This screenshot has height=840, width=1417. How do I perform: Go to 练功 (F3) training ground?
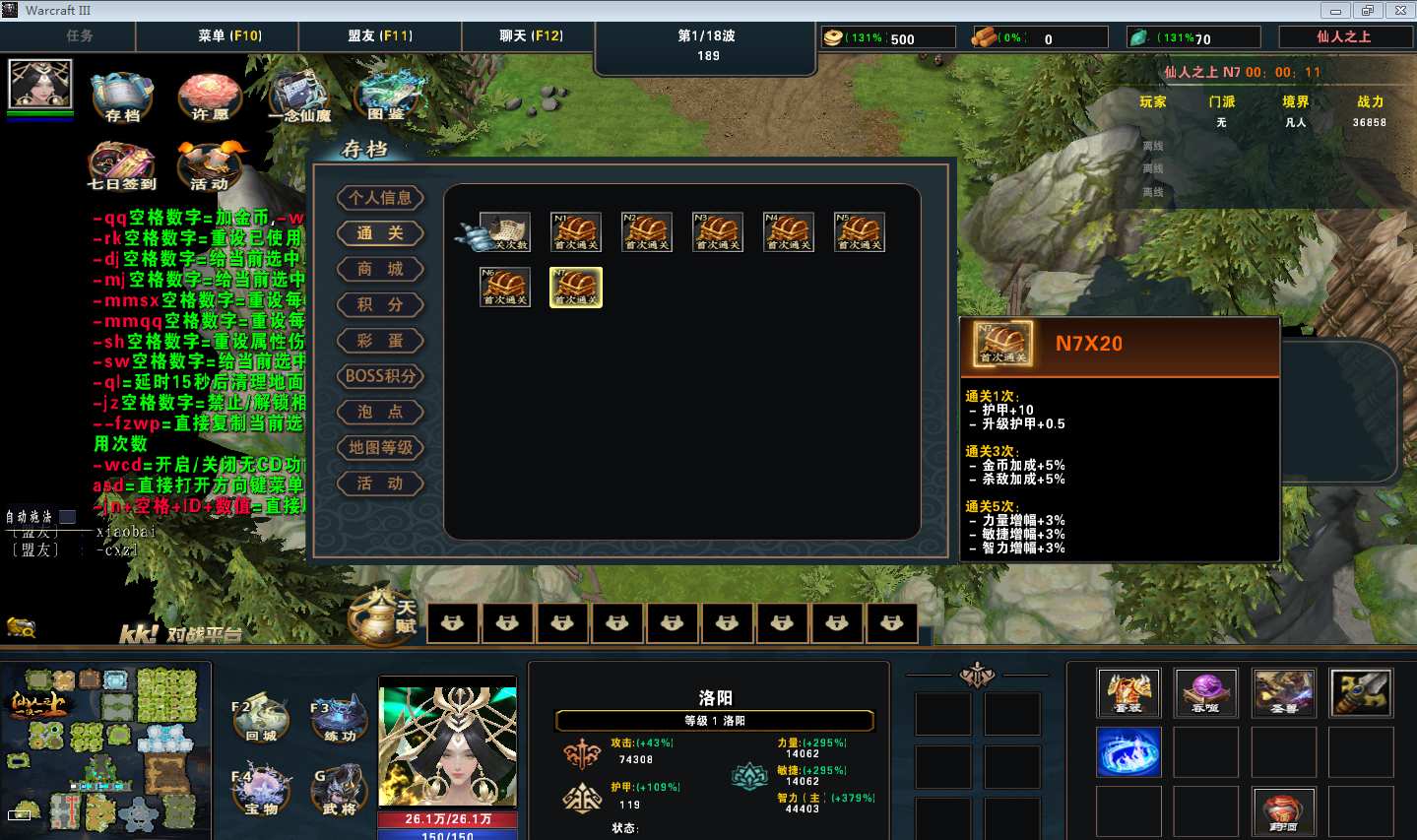coord(340,718)
